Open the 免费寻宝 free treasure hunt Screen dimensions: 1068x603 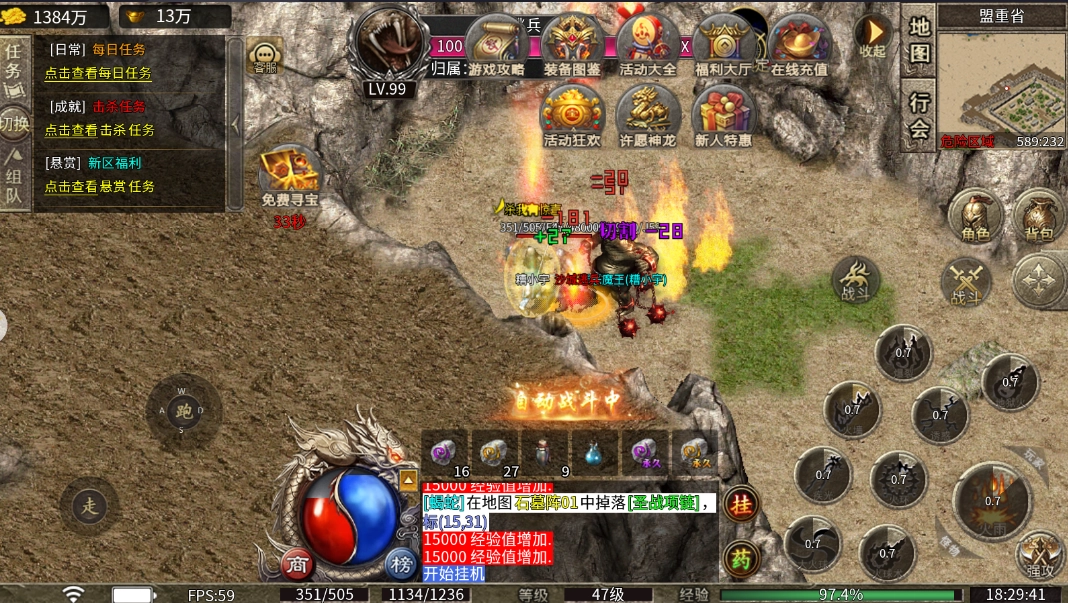coord(289,175)
